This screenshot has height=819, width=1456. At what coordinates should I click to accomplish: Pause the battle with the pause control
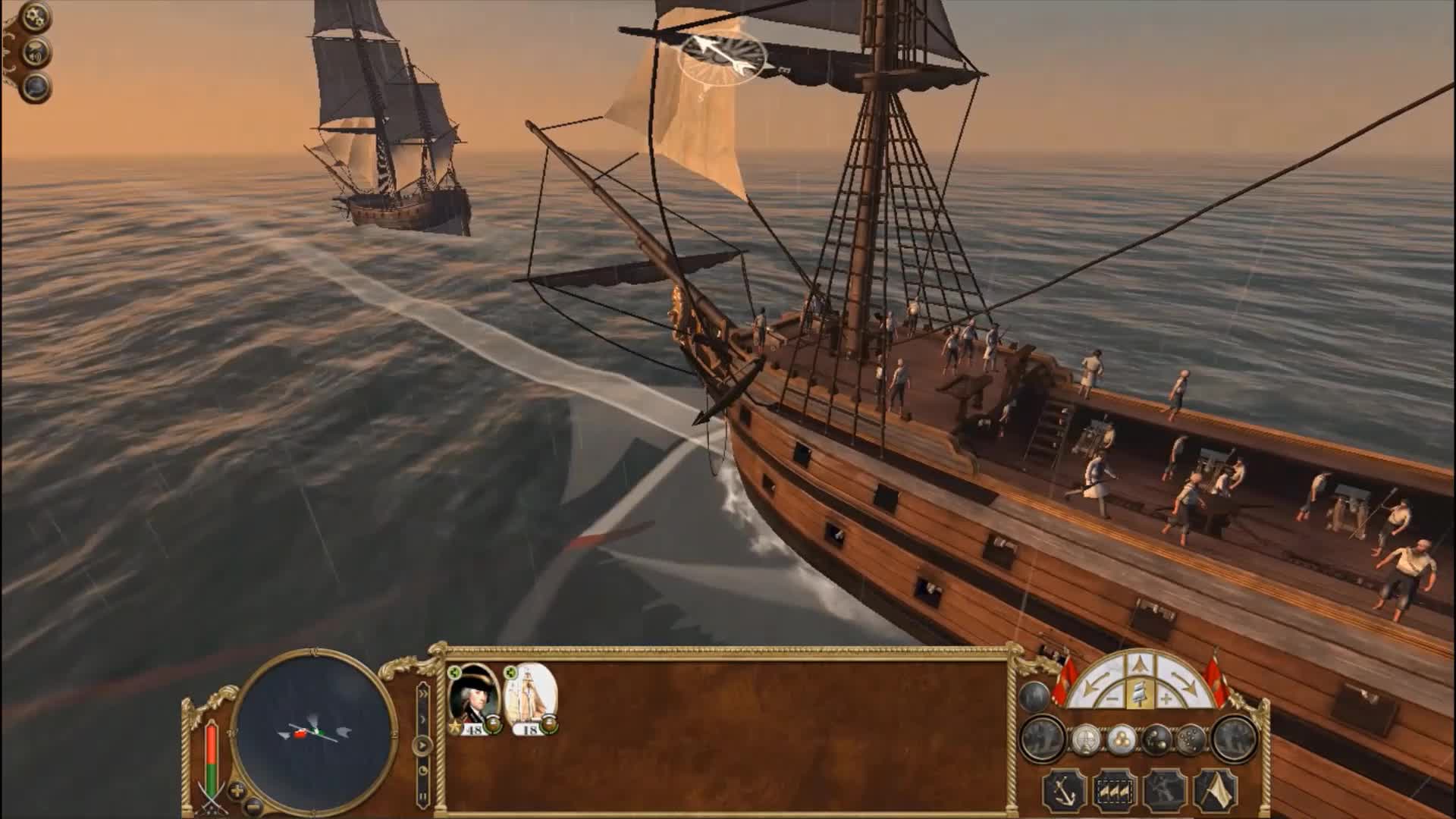(x=423, y=796)
